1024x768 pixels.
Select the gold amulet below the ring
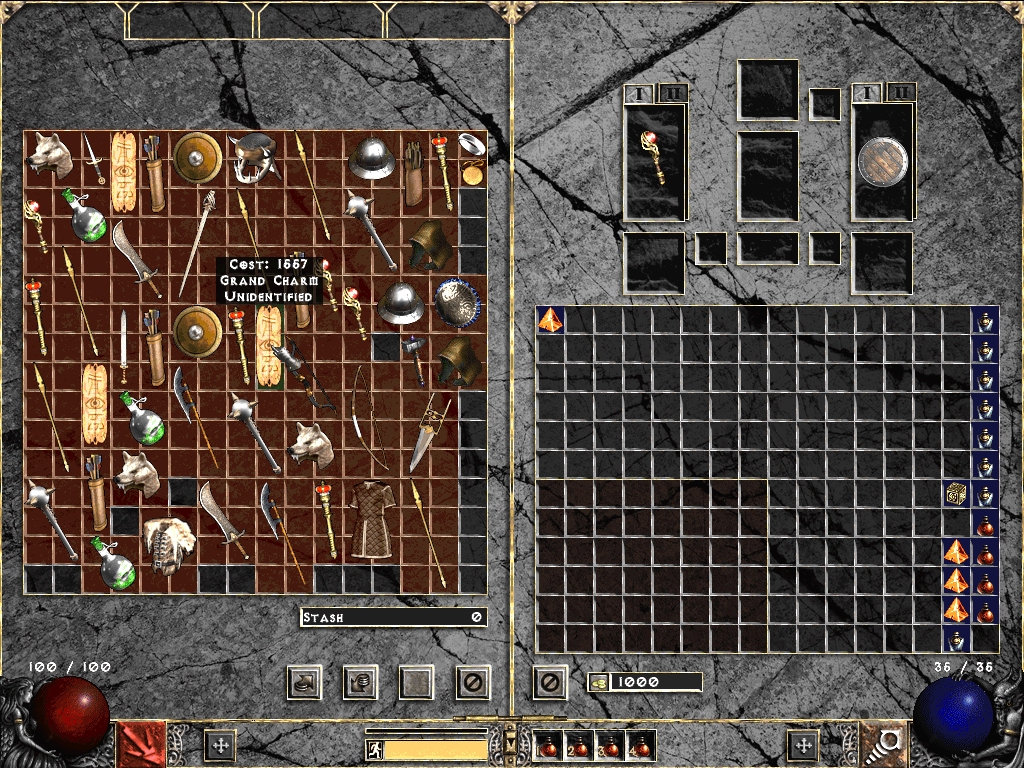pyautogui.click(x=472, y=173)
